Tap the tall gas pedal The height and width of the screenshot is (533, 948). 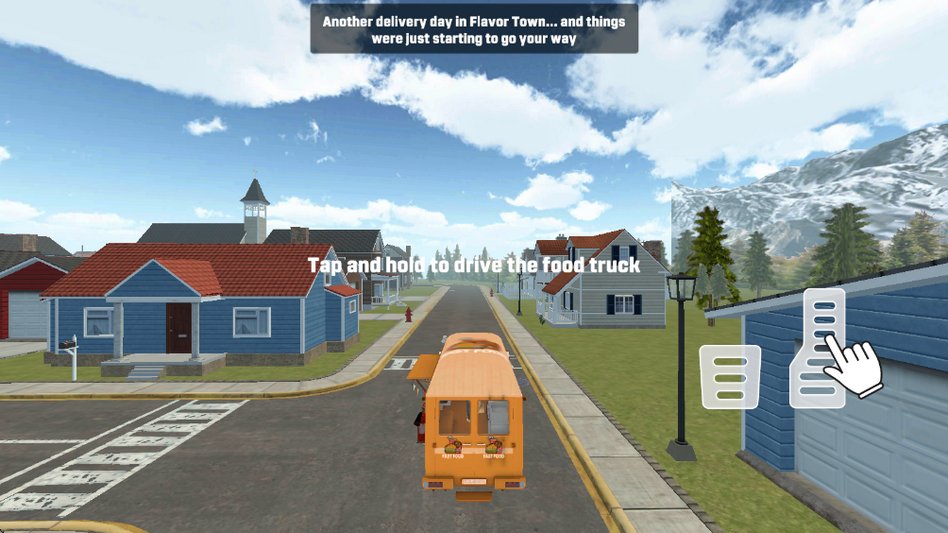[x=819, y=348]
